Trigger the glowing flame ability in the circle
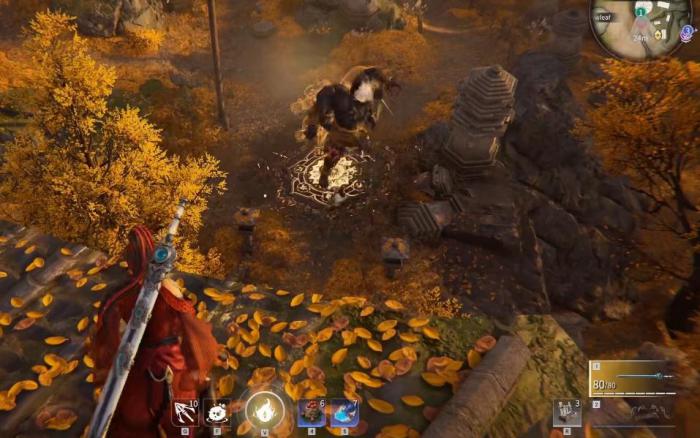Viewport: 700px width, 438px height. point(264,408)
